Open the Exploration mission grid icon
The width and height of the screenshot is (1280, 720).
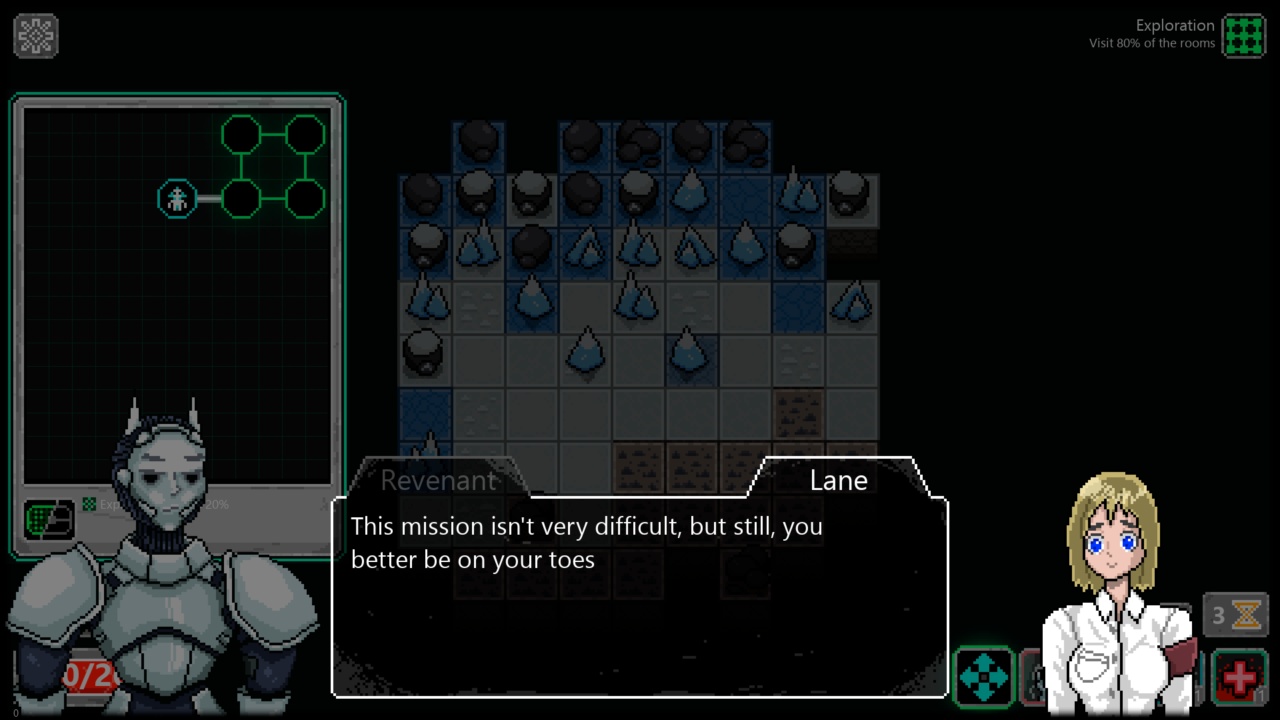(x=1245, y=34)
